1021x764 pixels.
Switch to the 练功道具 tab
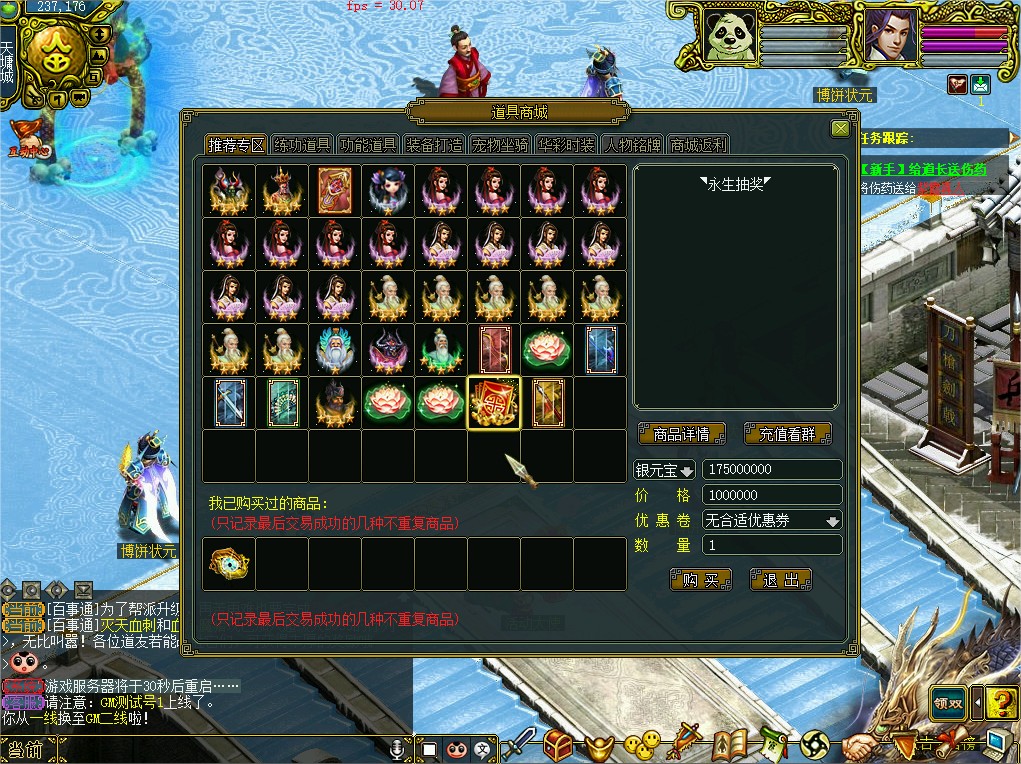coord(302,145)
